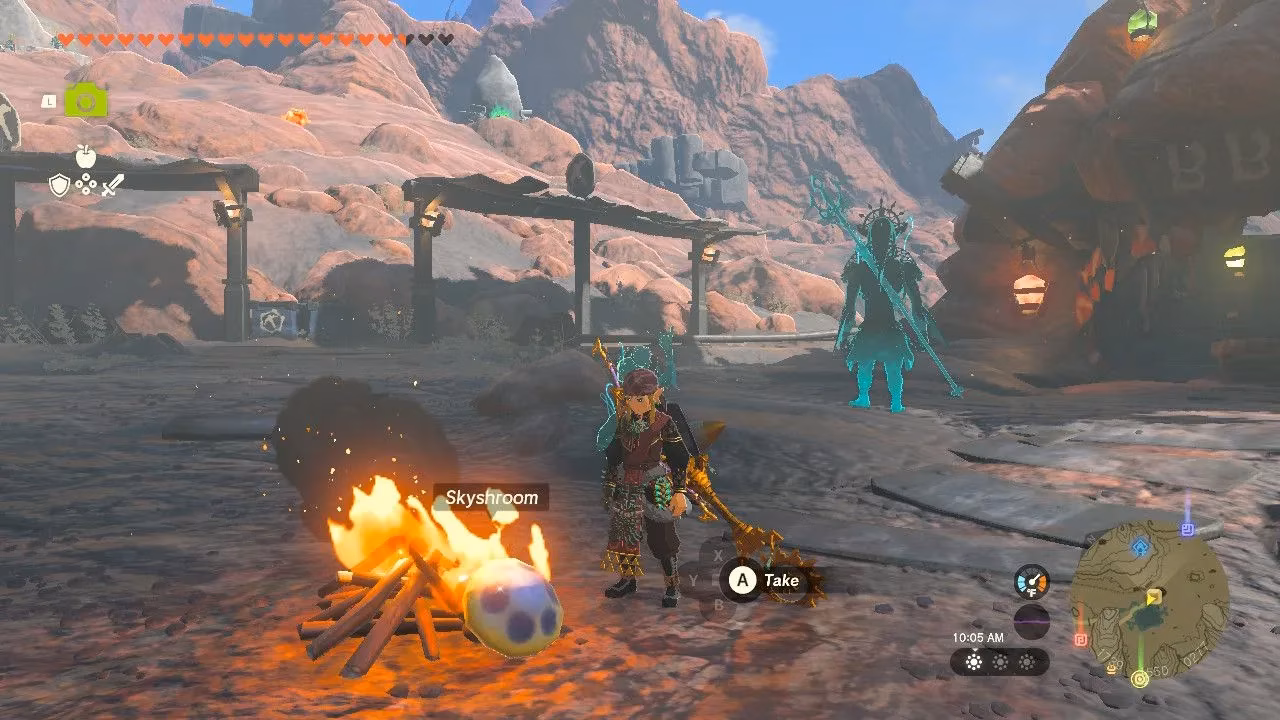Choose the sword weapon quick-select icon

tap(112, 185)
